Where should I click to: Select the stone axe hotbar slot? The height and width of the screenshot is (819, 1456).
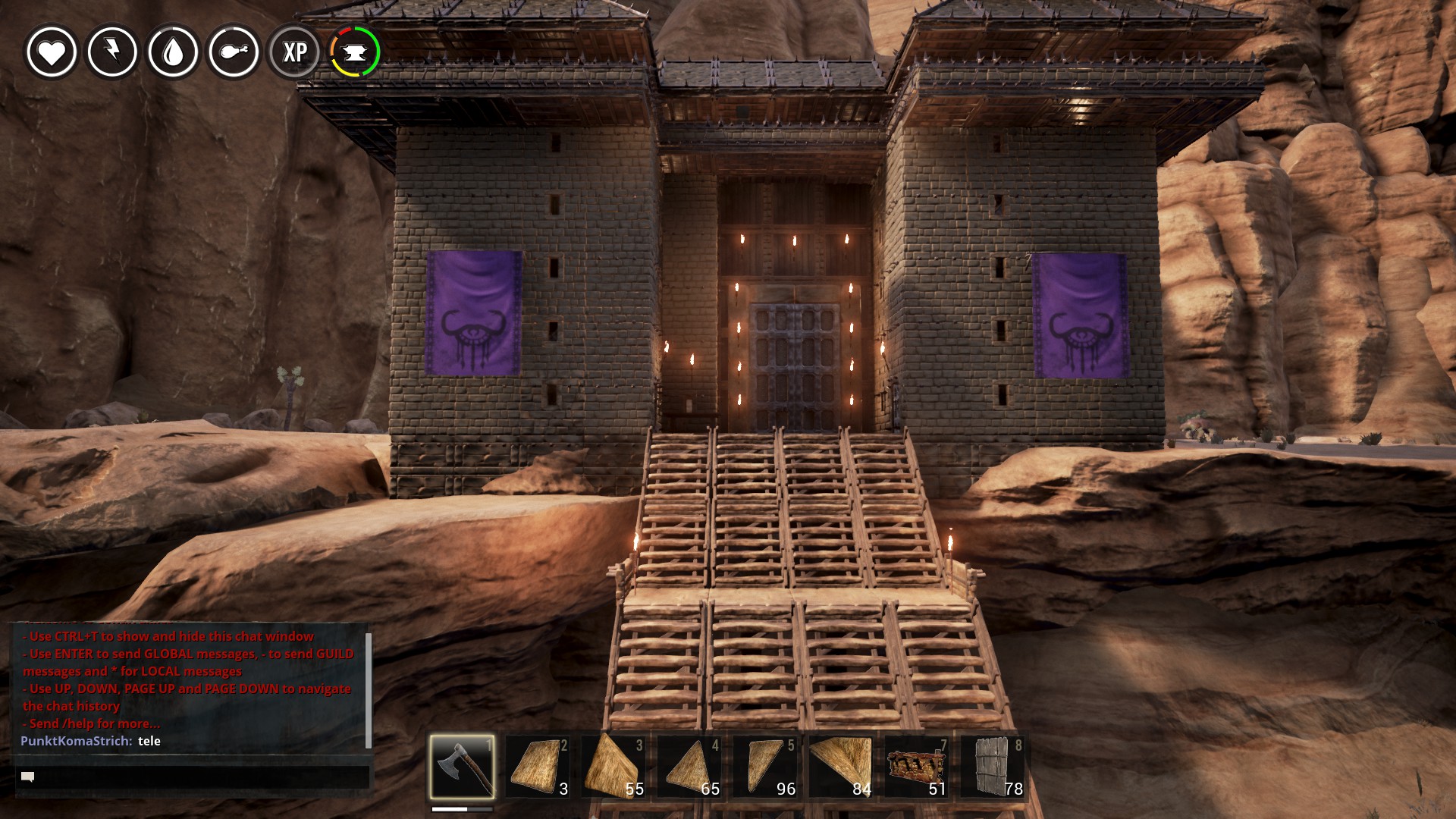point(462,766)
